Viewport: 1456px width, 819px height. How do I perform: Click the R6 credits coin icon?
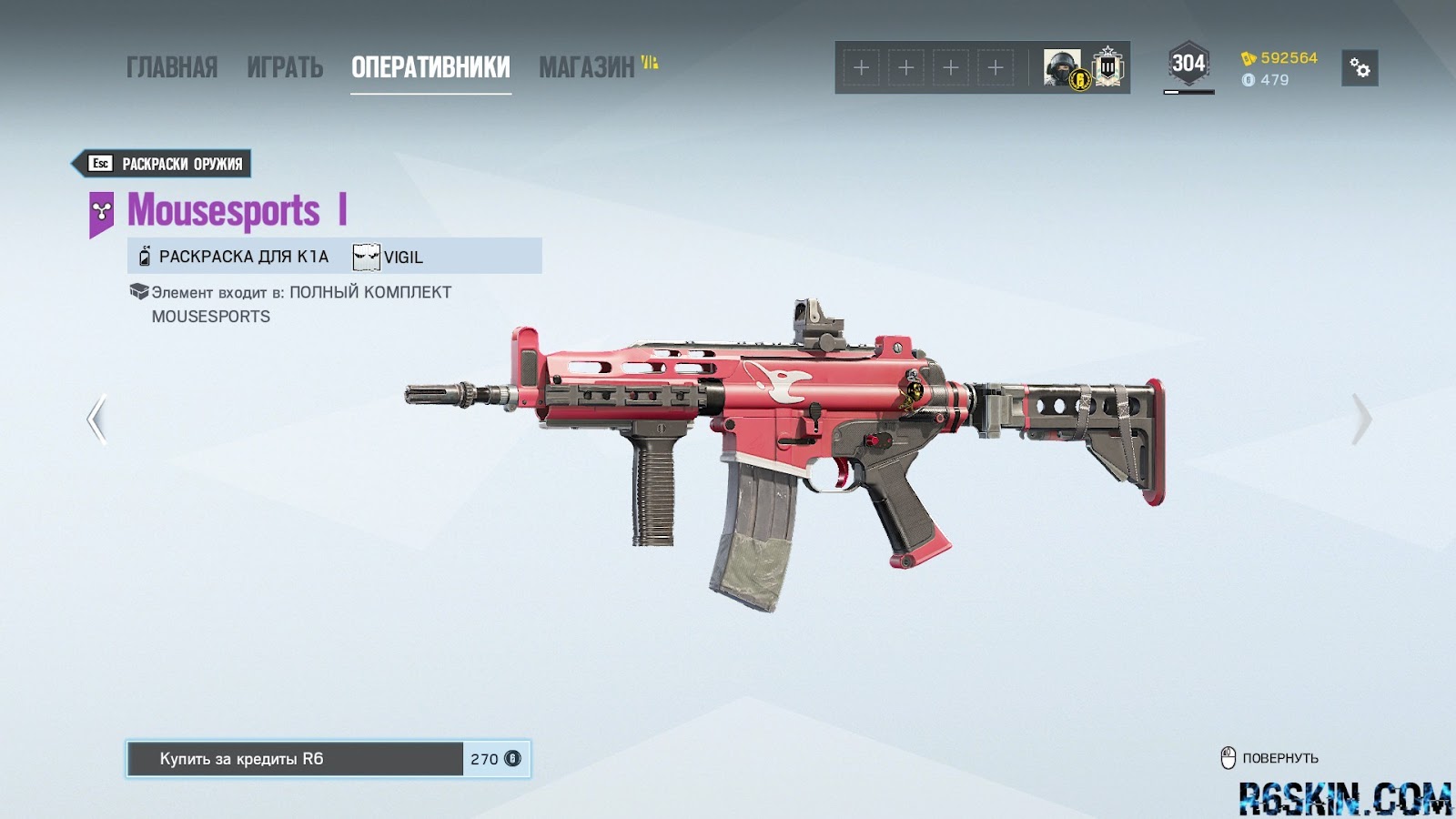[x=1249, y=80]
